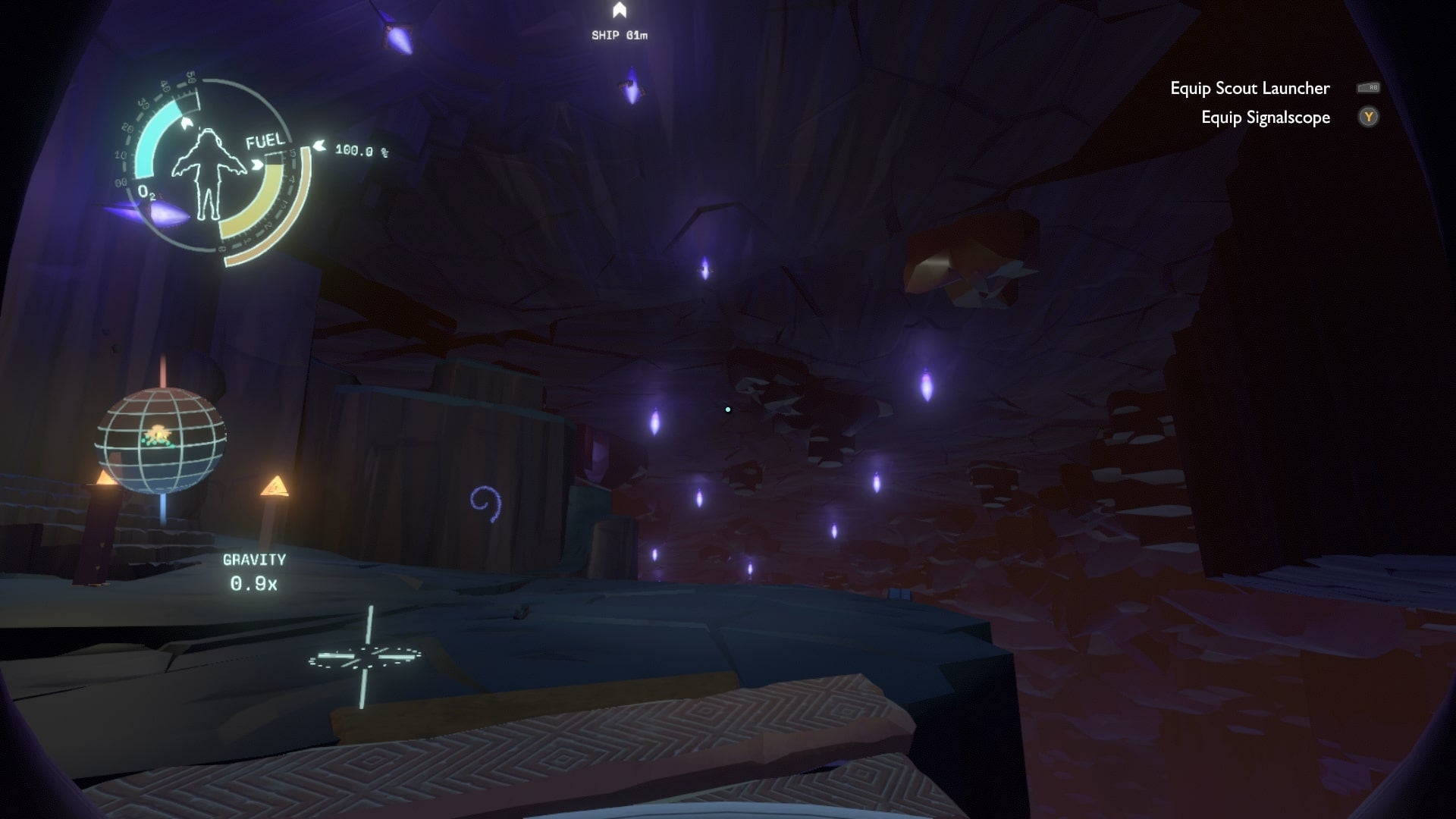Click the SHIP marker arrow at screen top
Screen dimensions: 1456x819
coord(620,11)
